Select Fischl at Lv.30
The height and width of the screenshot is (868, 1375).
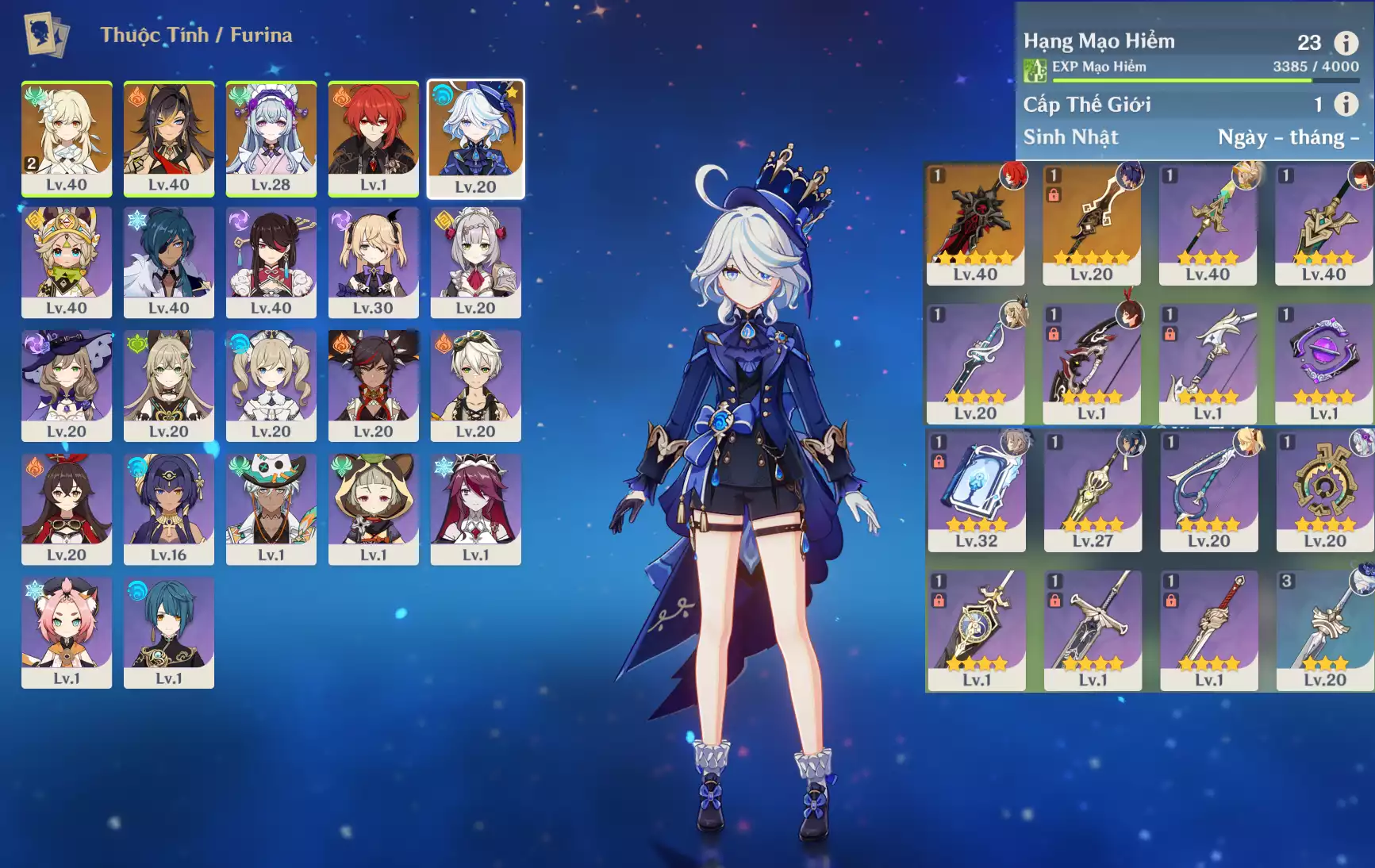click(373, 263)
